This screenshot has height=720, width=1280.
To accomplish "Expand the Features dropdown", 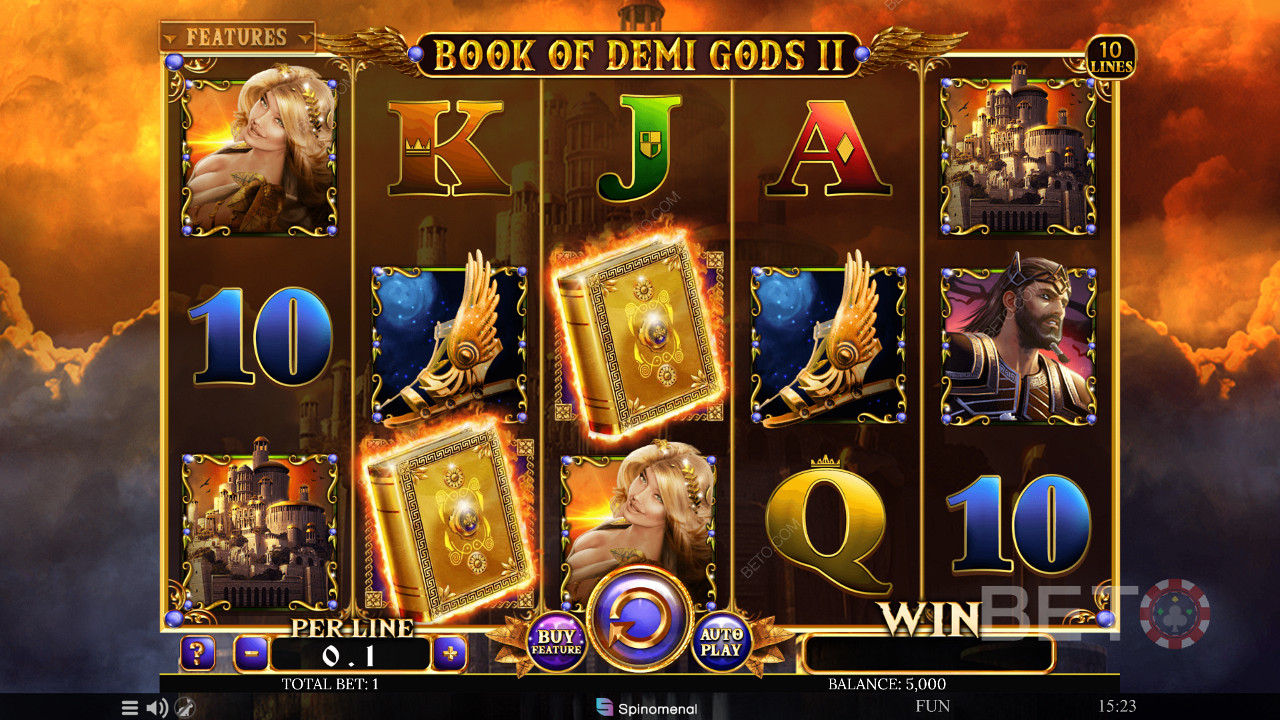I will 237,37.
